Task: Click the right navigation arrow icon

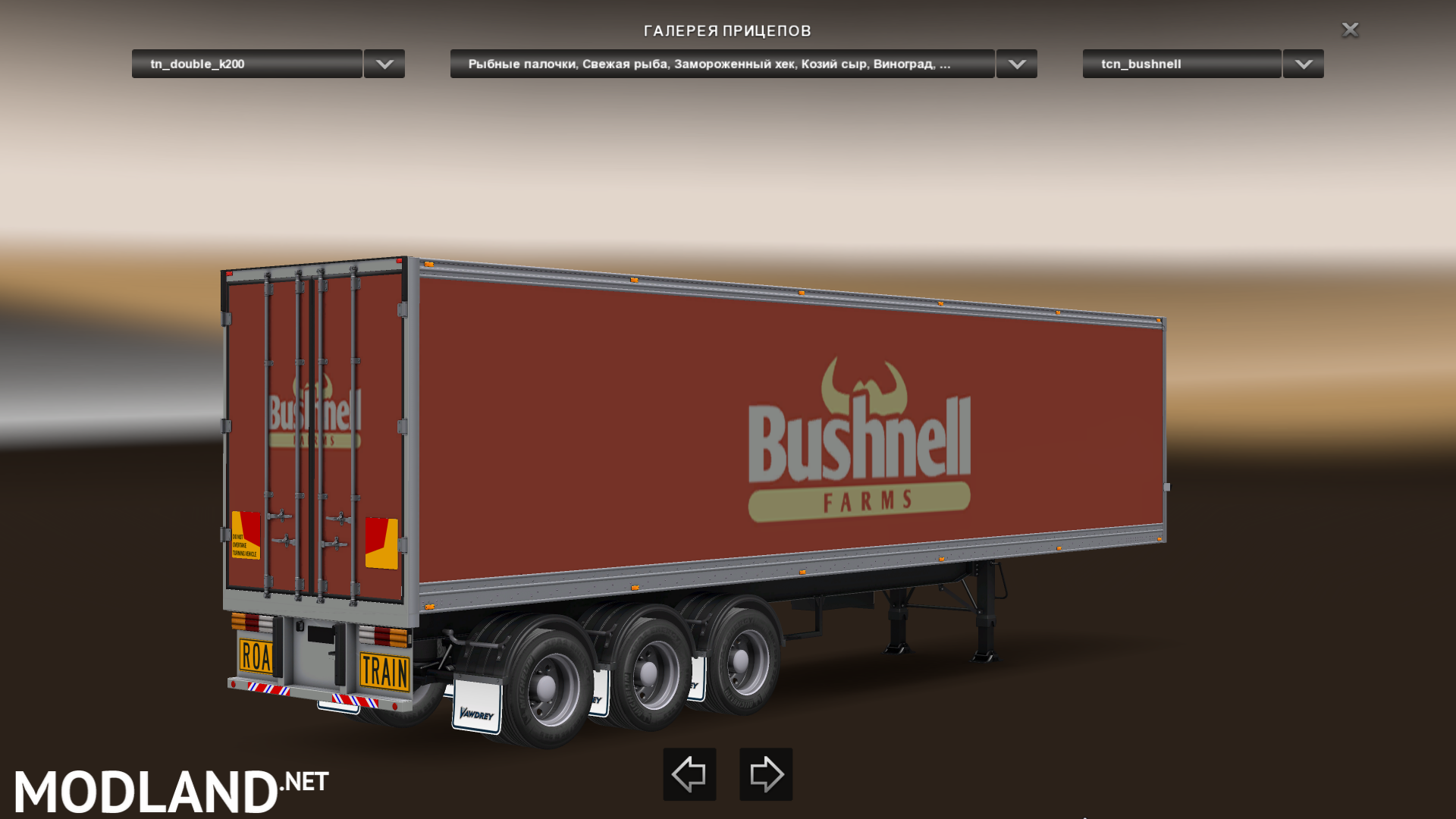Action: tap(765, 774)
